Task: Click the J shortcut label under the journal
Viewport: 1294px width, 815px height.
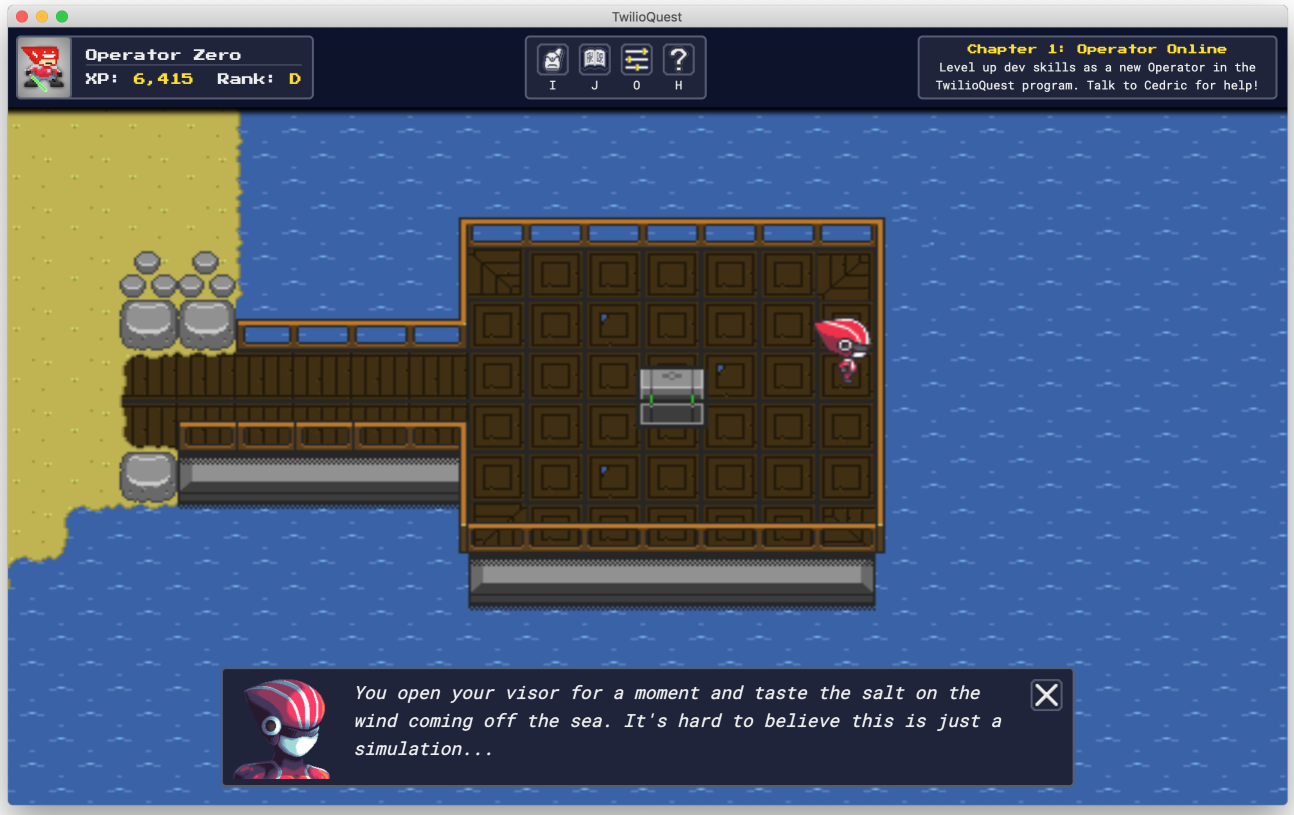Action: click(594, 86)
